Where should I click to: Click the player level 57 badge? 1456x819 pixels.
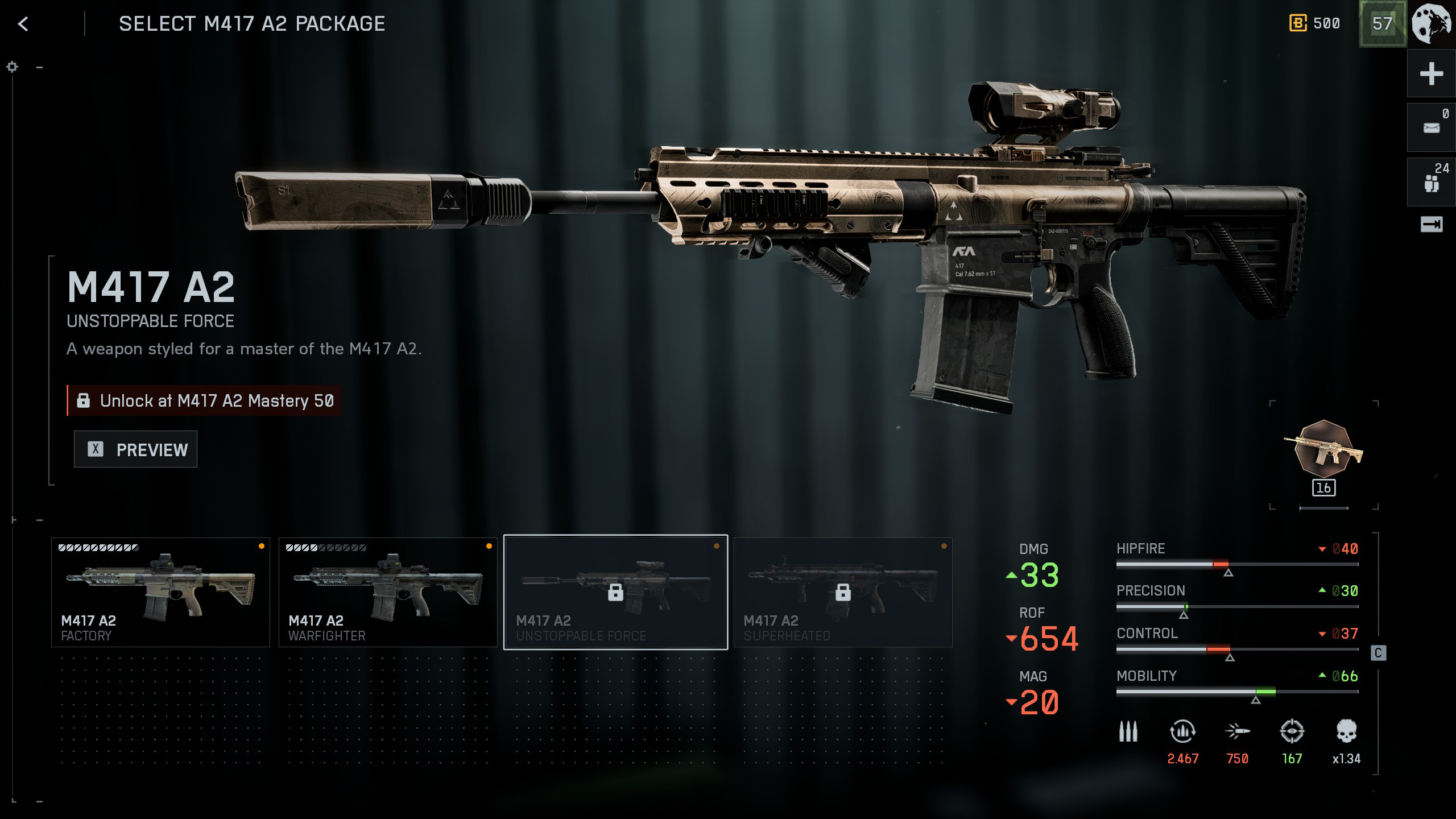tap(1382, 24)
